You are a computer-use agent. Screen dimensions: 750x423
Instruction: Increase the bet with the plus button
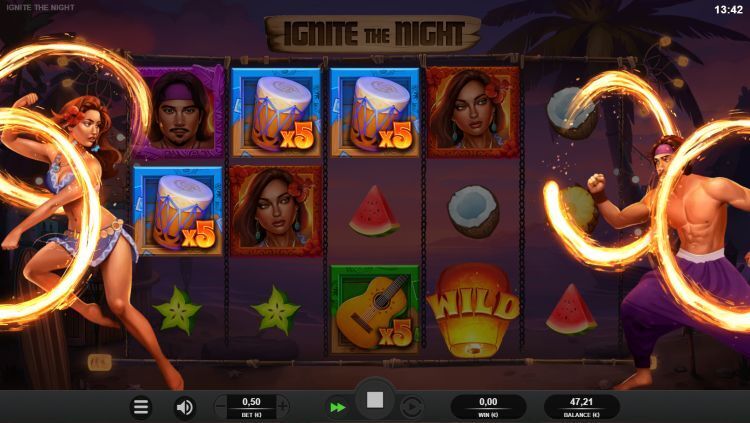(282, 406)
